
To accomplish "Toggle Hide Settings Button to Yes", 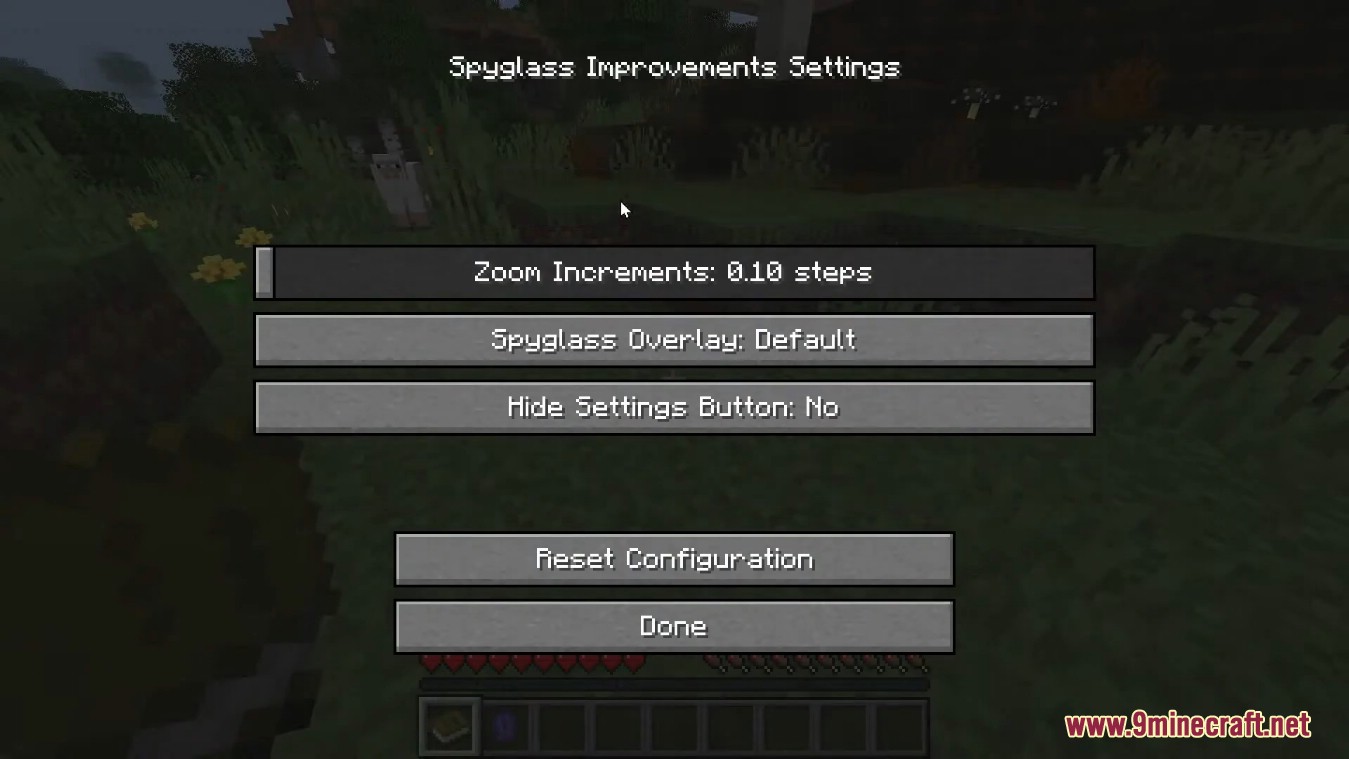I will (x=674, y=407).
